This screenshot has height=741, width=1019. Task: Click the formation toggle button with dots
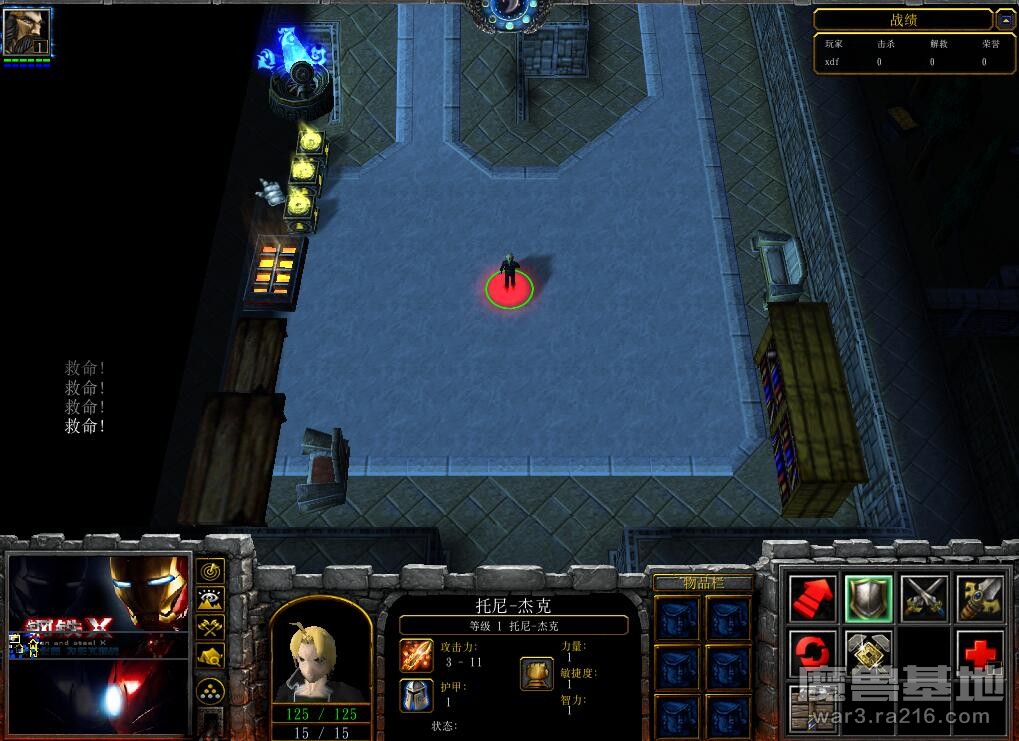click(210, 691)
